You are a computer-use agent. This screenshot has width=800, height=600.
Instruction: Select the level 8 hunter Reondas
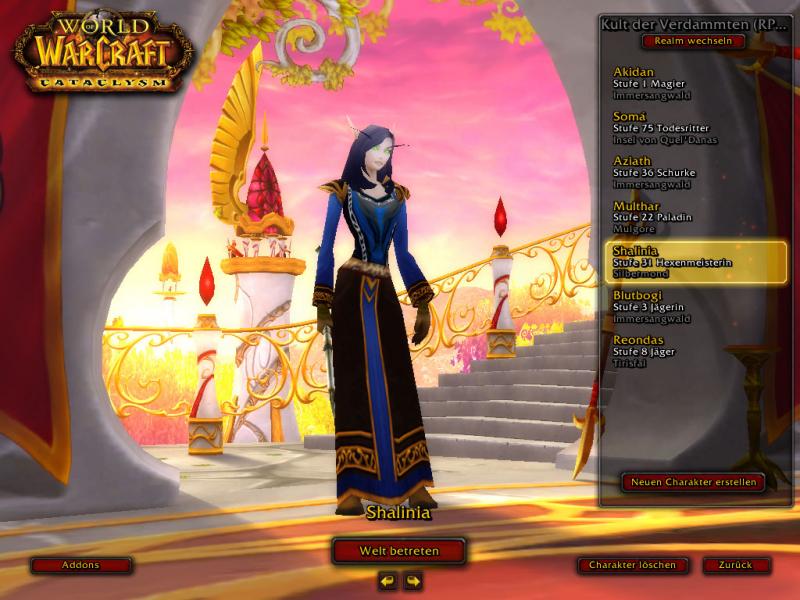pos(680,351)
